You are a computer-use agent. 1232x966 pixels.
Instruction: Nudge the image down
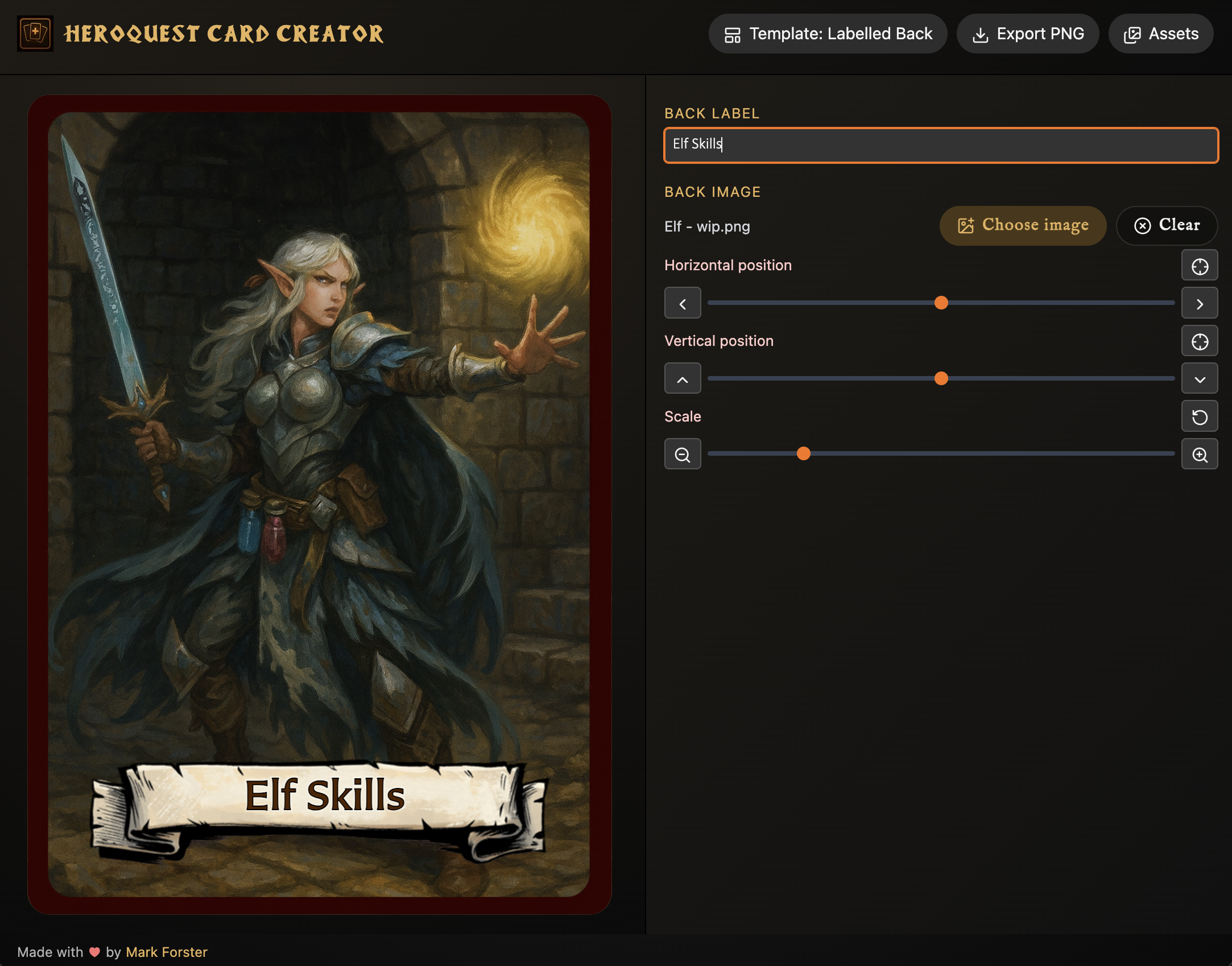click(x=1199, y=379)
